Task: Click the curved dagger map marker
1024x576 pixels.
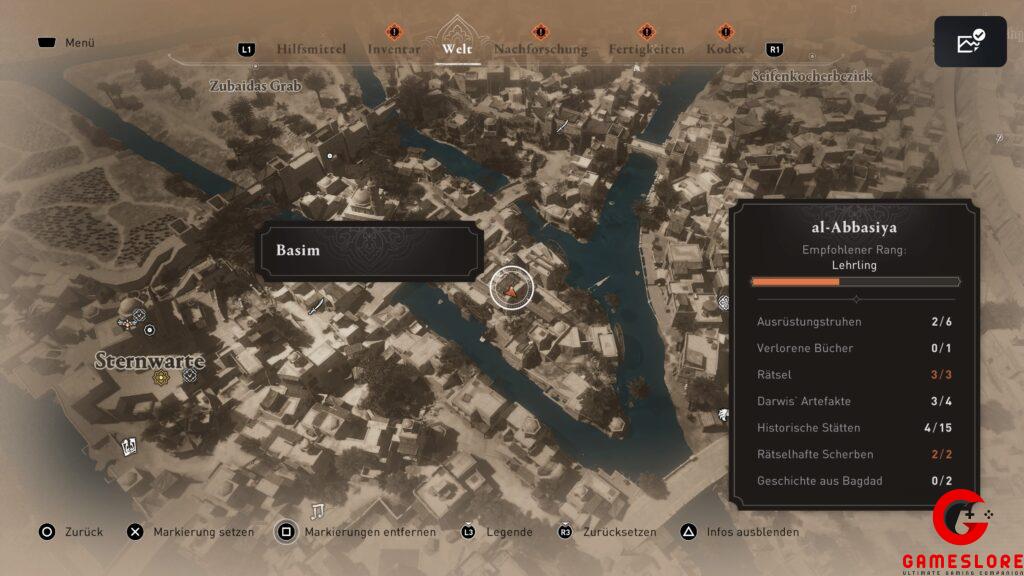Action: [317, 304]
